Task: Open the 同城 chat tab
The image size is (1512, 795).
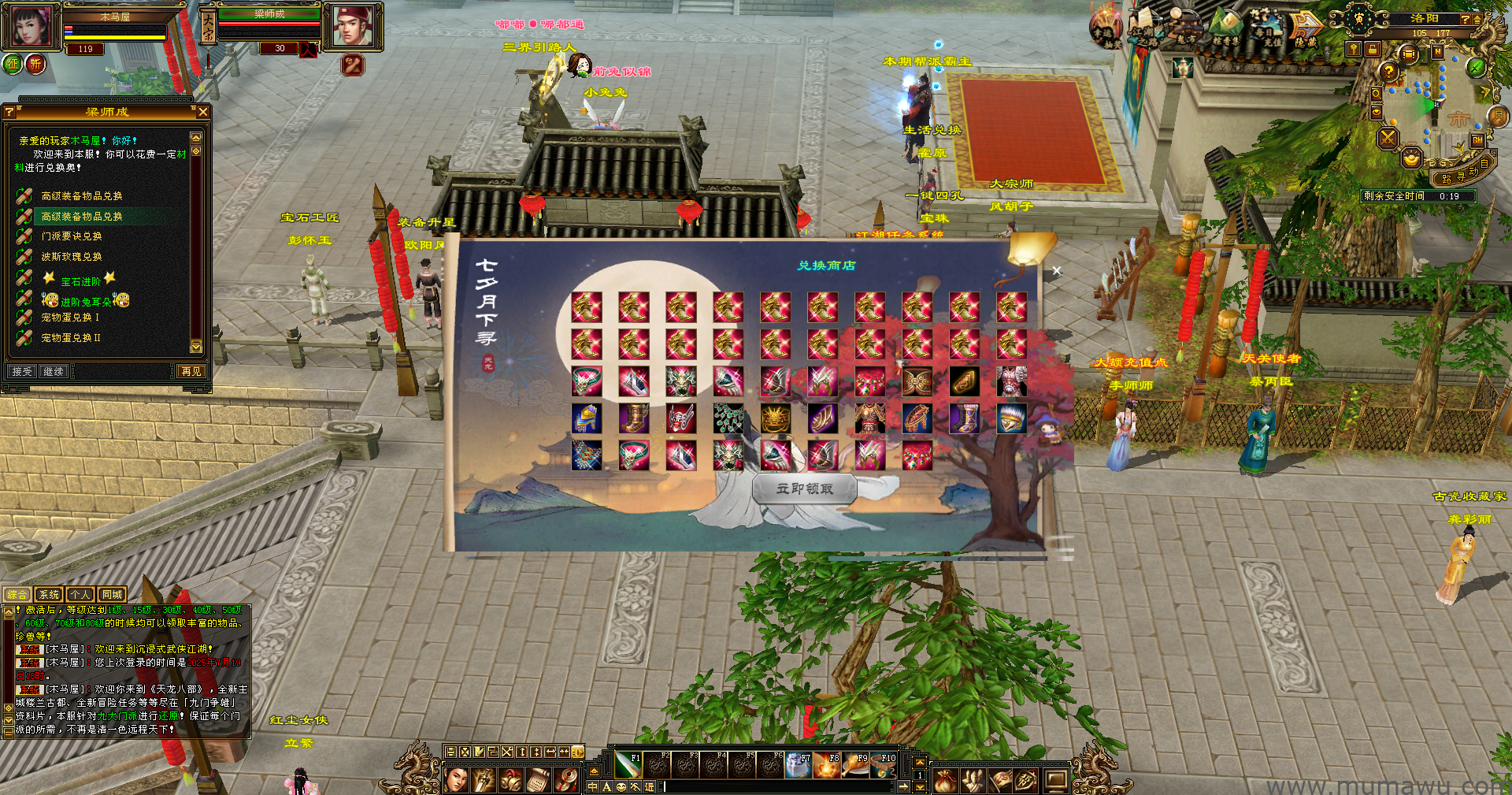Action: (x=112, y=595)
